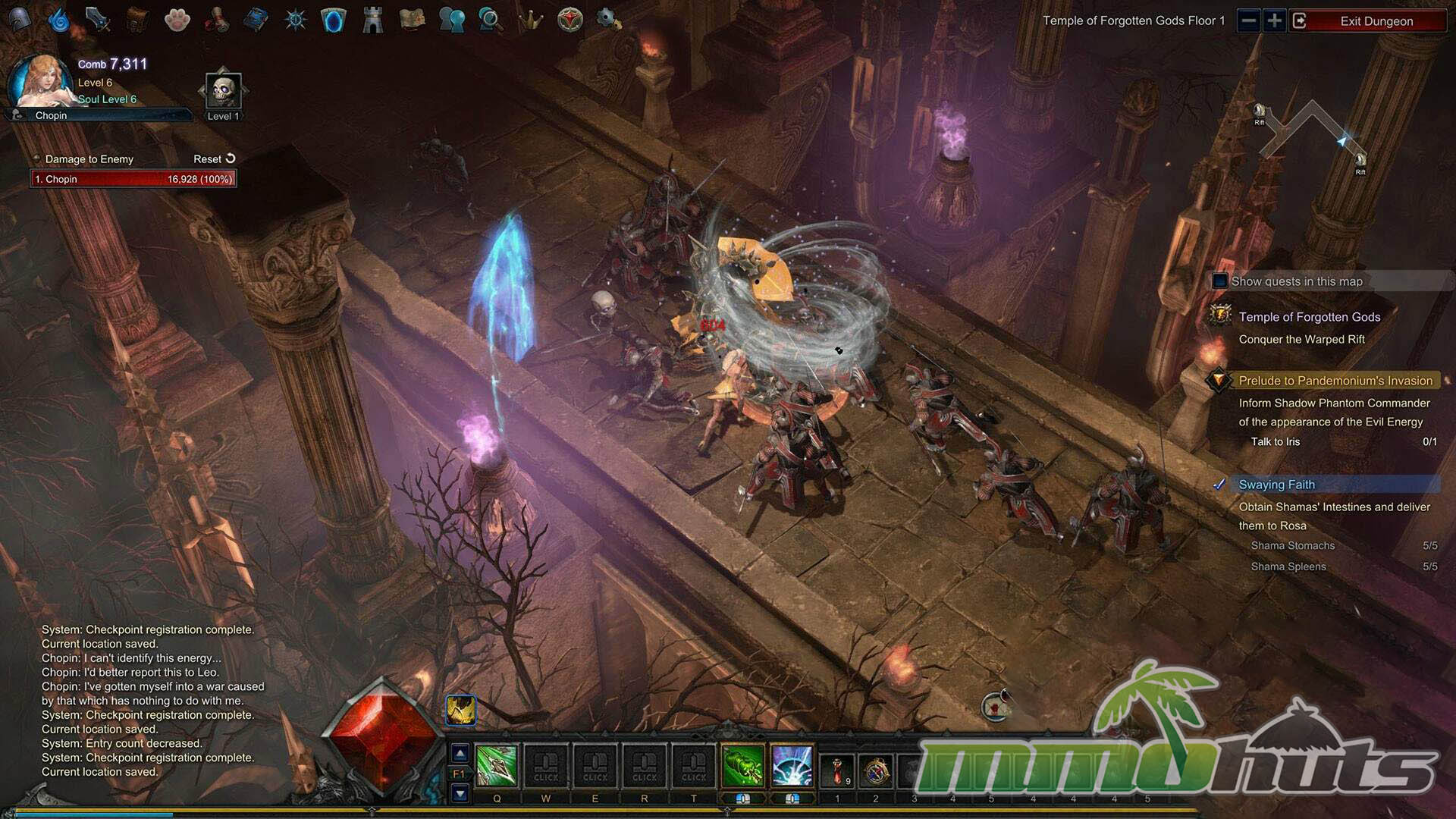
Task: Zoom in the minimap with the plus button
Action: pos(1275,20)
